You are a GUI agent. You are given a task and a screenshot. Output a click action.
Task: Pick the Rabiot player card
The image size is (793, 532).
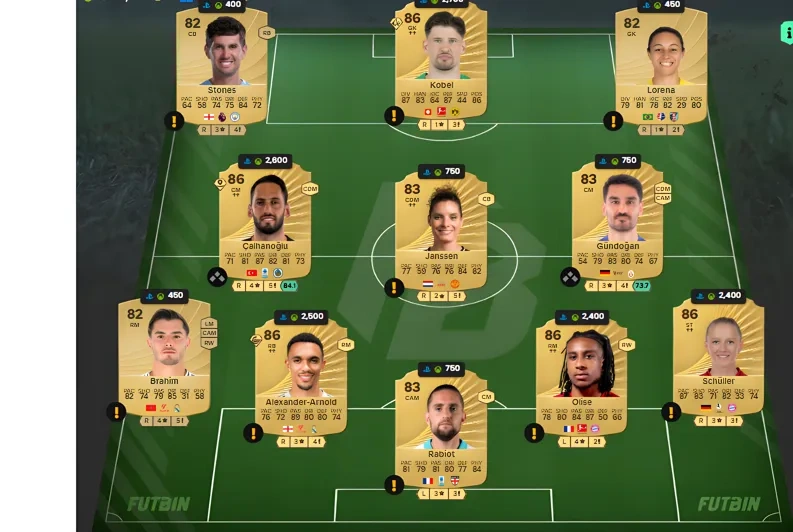(441, 425)
